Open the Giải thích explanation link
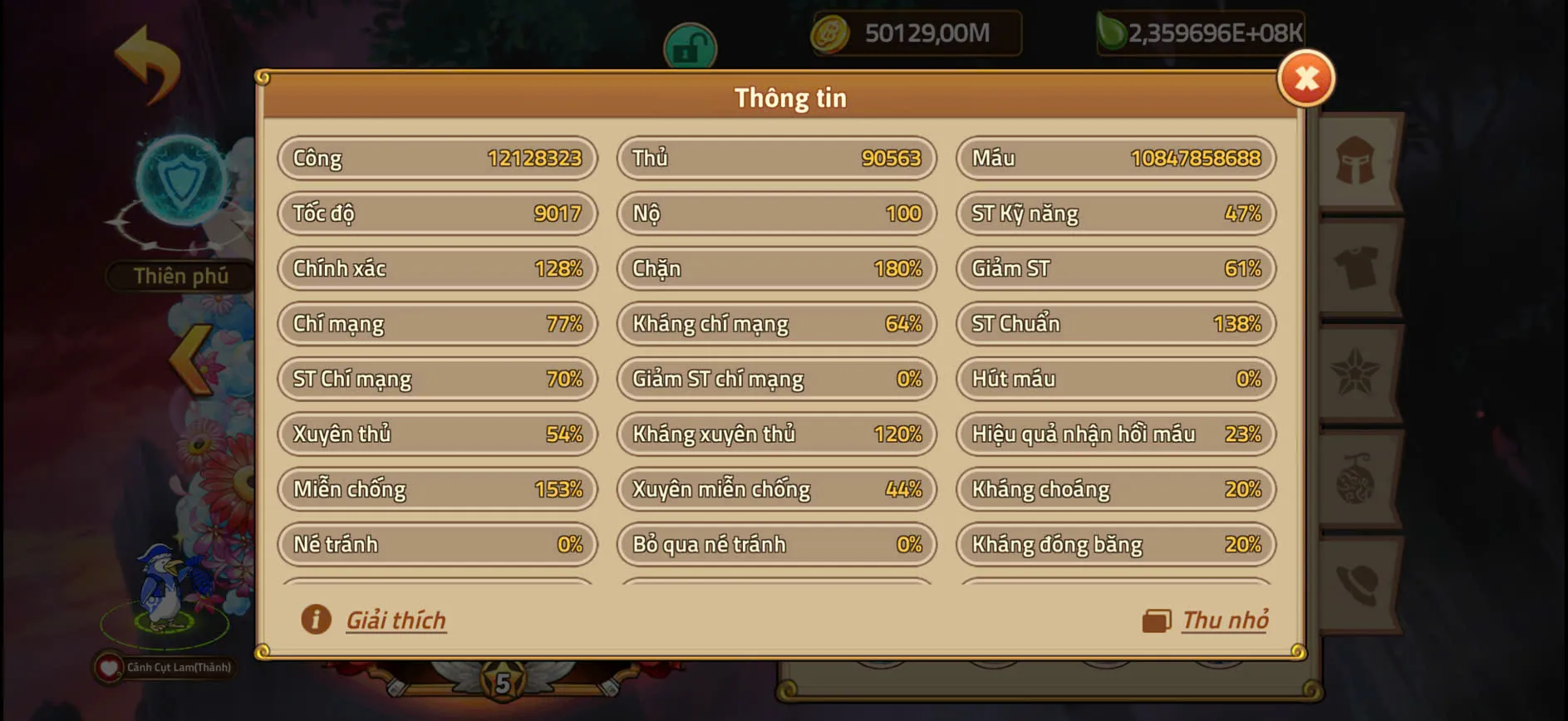 (396, 619)
